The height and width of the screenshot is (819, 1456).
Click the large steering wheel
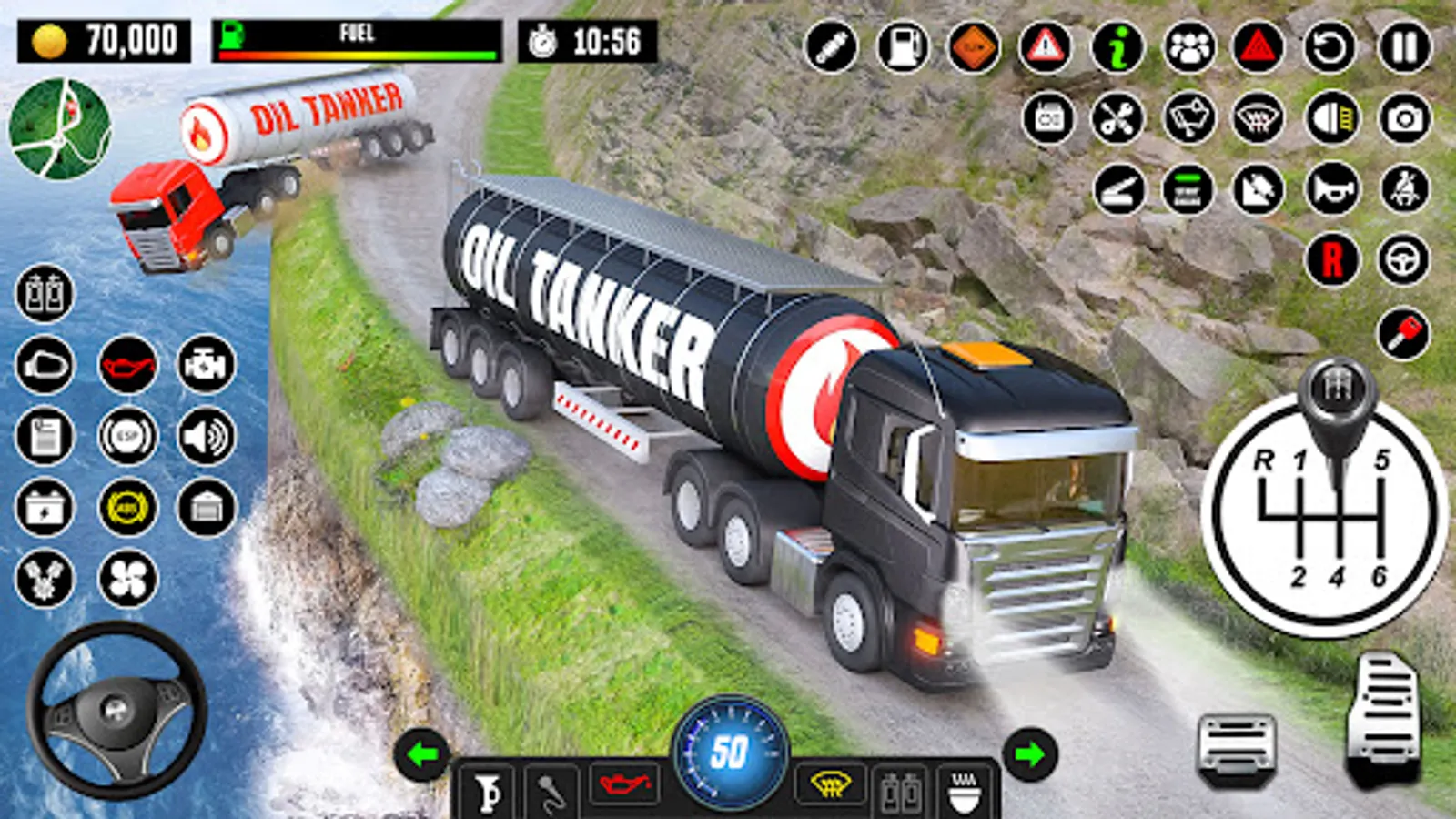(x=116, y=711)
